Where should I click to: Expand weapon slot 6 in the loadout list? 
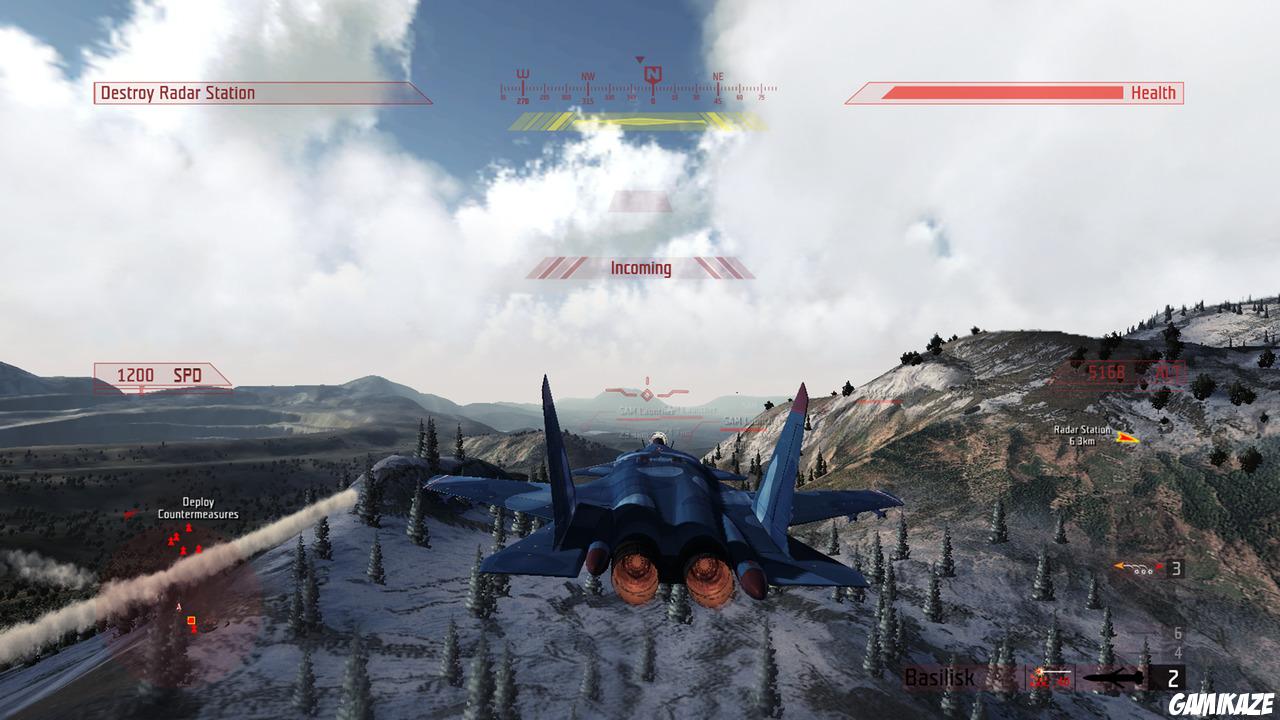pos(1177,633)
